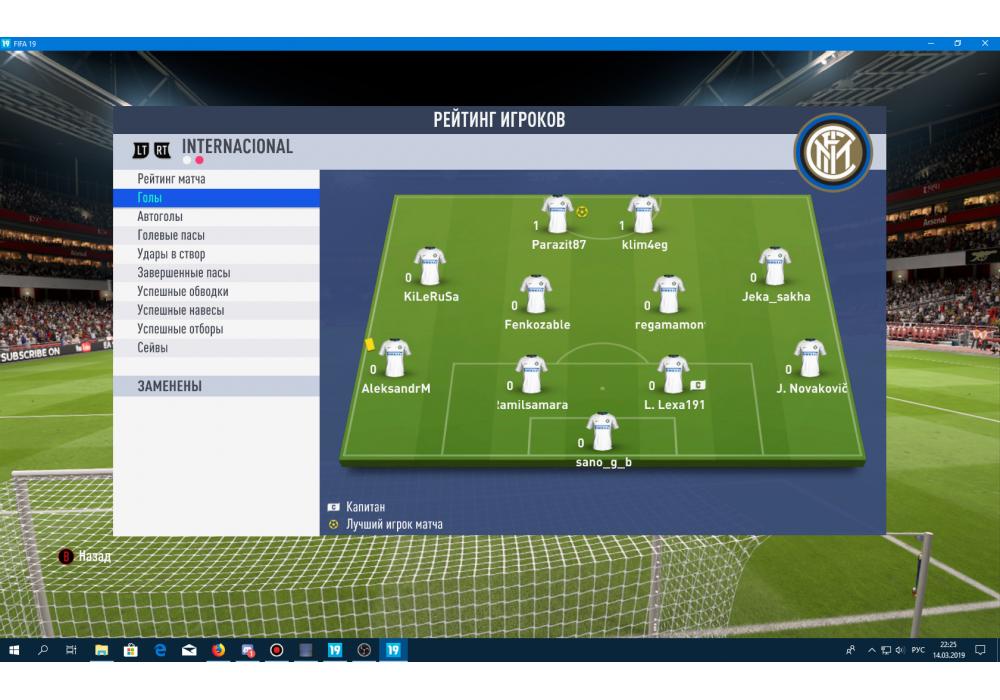Pick player klim4eg on the pitch

coord(643,215)
